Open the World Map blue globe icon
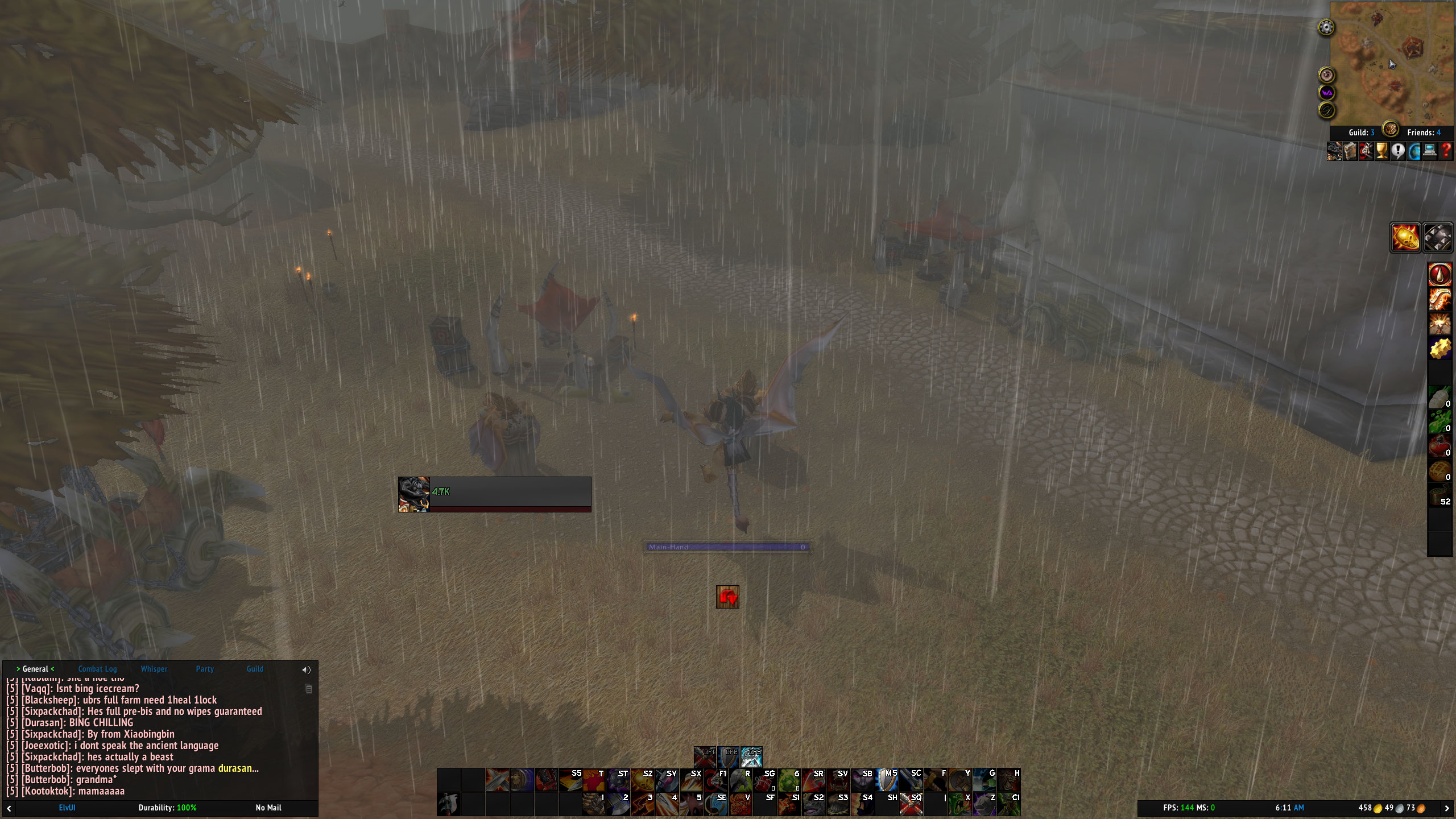 coord(1414,151)
